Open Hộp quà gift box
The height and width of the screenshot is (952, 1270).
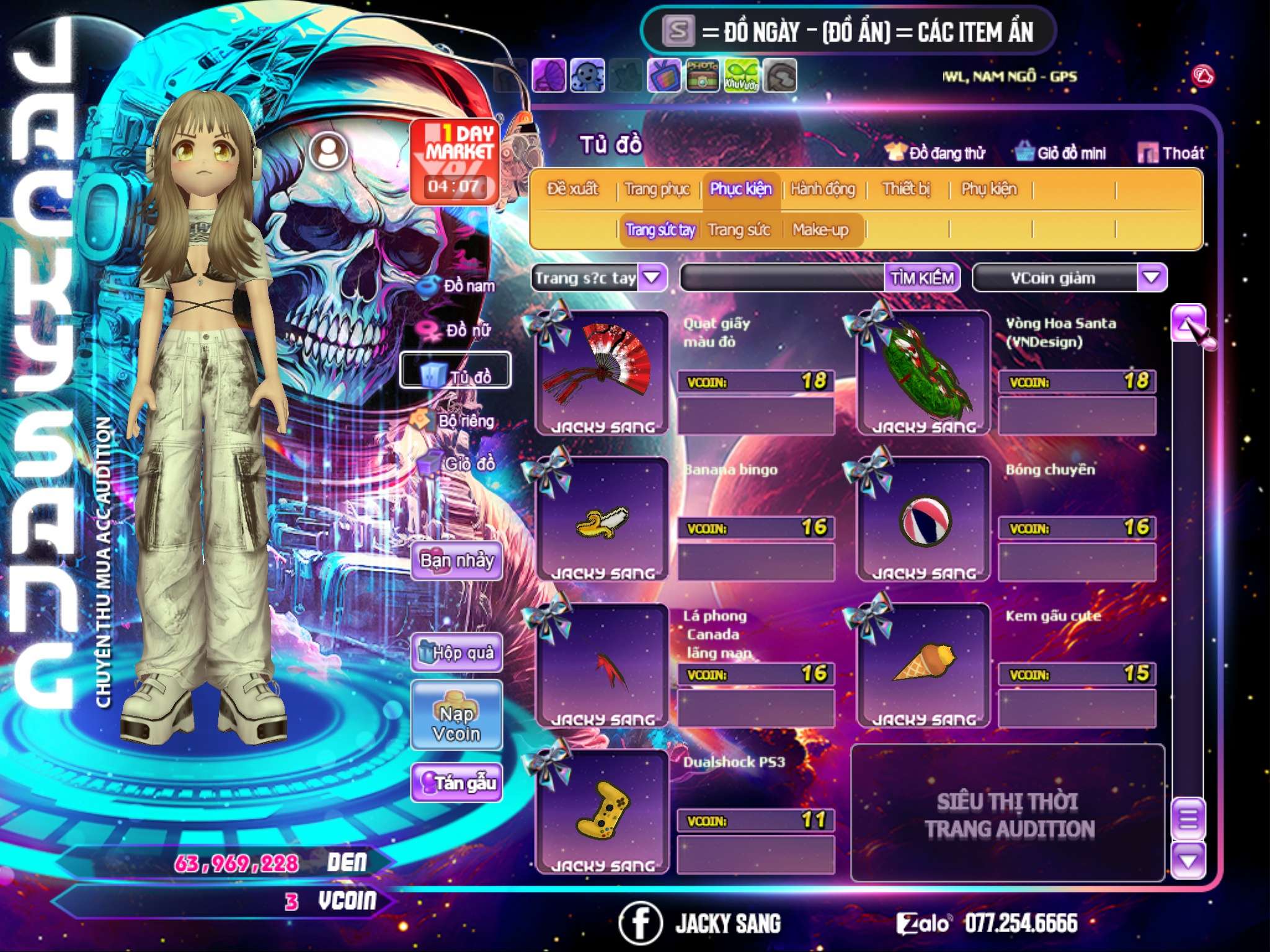click(456, 652)
